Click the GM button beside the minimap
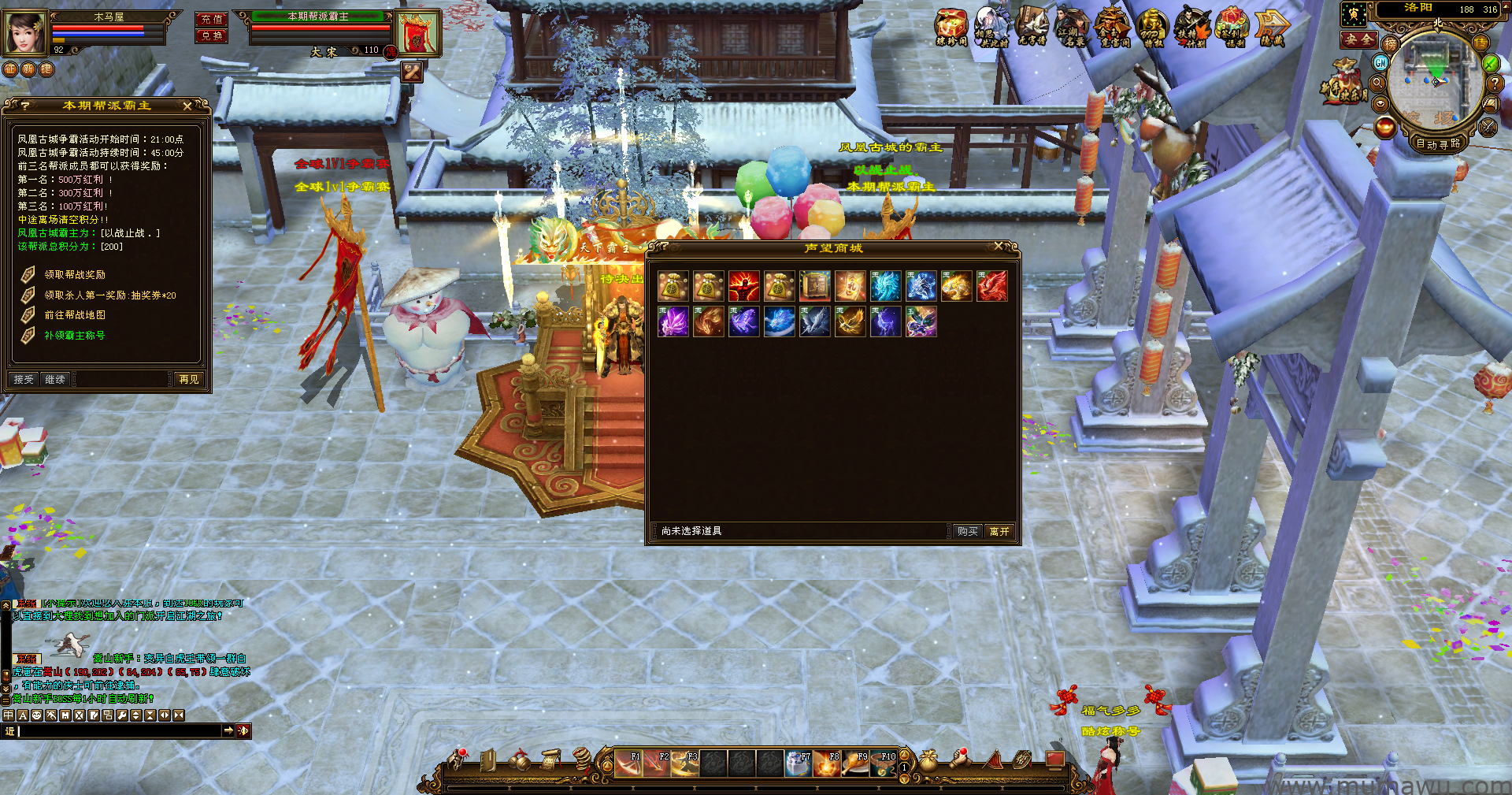Viewport: 1512px width, 795px height. [x=1380, y=62]
